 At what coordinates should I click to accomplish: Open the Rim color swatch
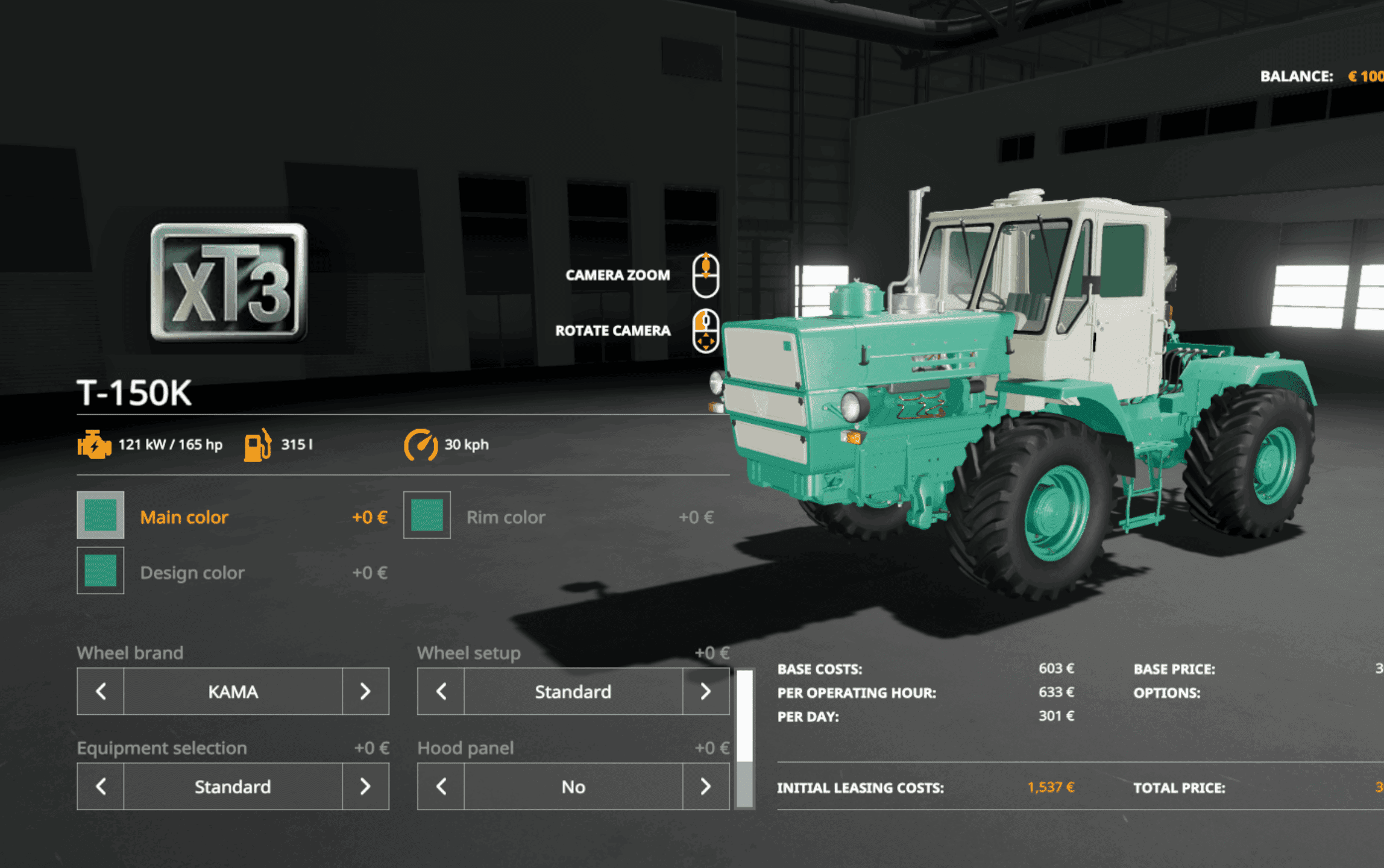[x=427, y=515]
